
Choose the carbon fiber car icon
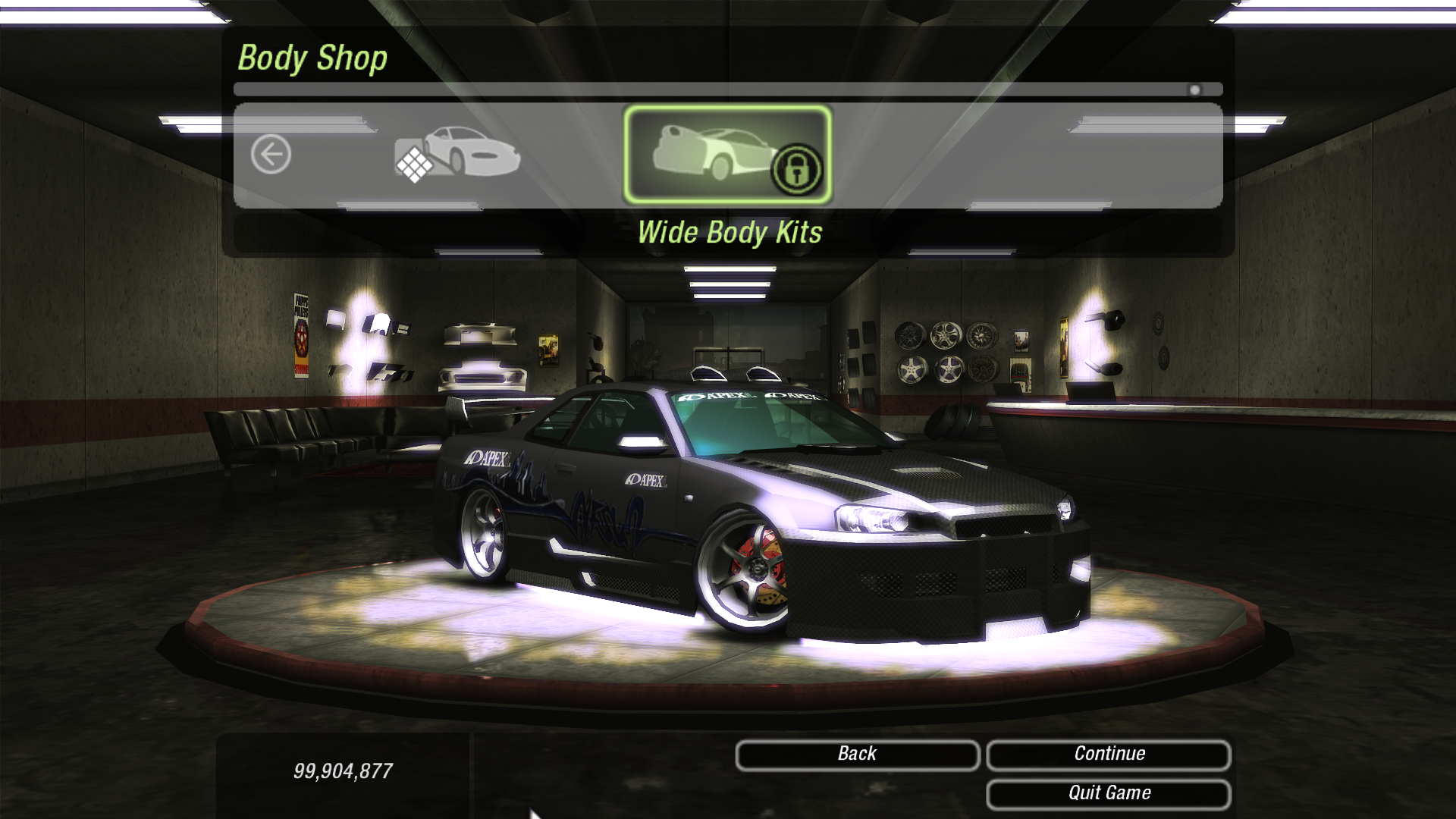(457, 154)
